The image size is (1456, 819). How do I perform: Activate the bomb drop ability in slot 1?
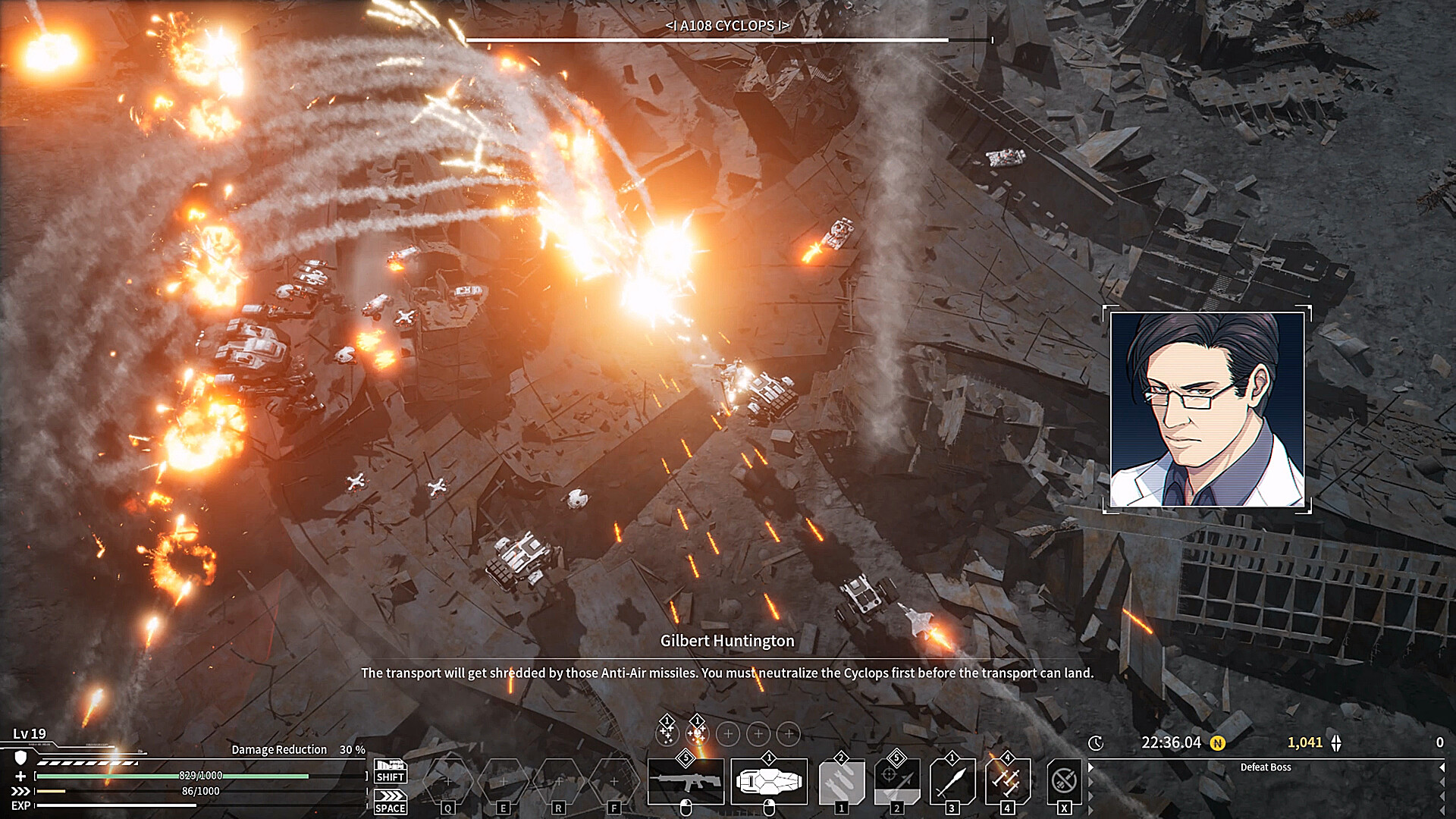pyautogui.click(x=841, y=781)
